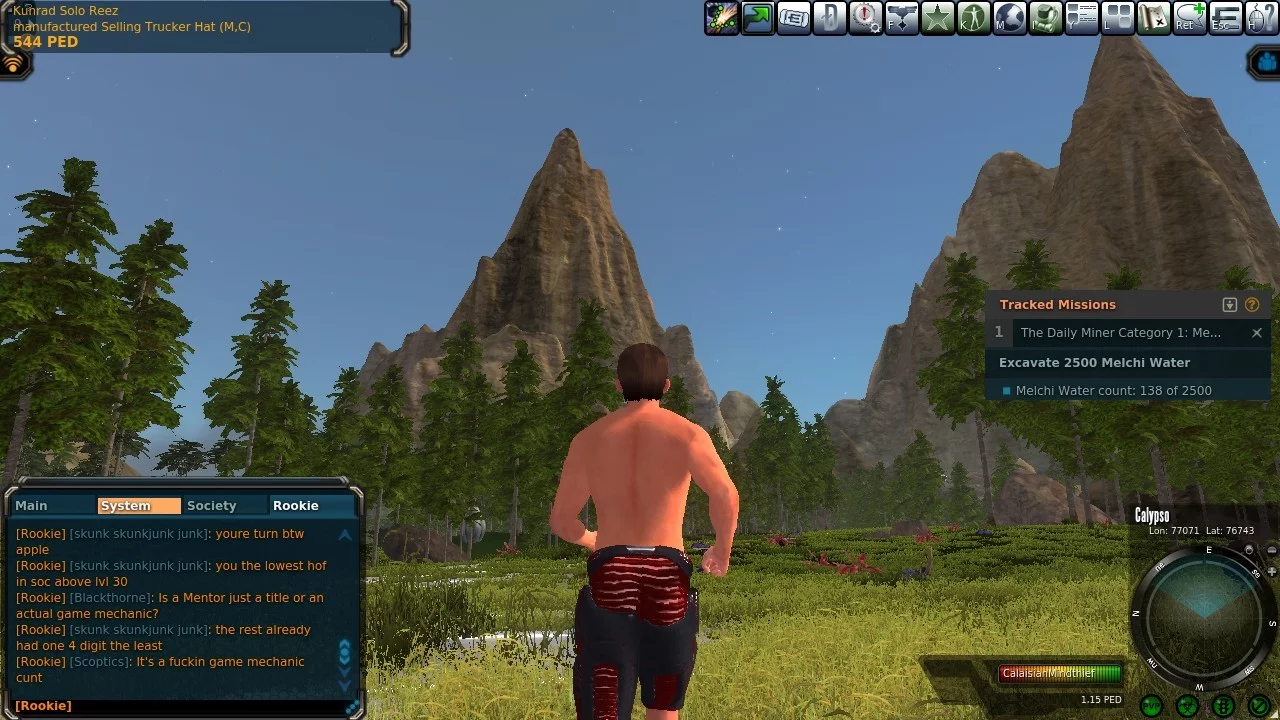Viewport: 1280px width, 720px height.
Task: Switch to the Main chat tab
Action: click(x=31, y=506)
